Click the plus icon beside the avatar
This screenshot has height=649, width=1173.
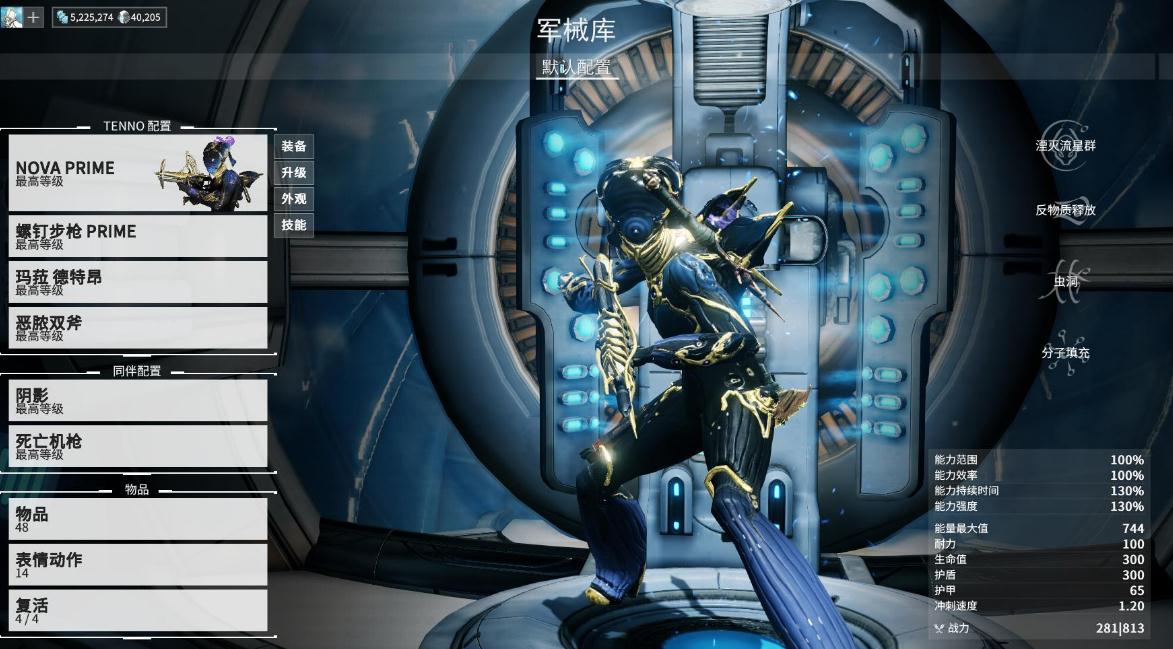click(33, 17)
